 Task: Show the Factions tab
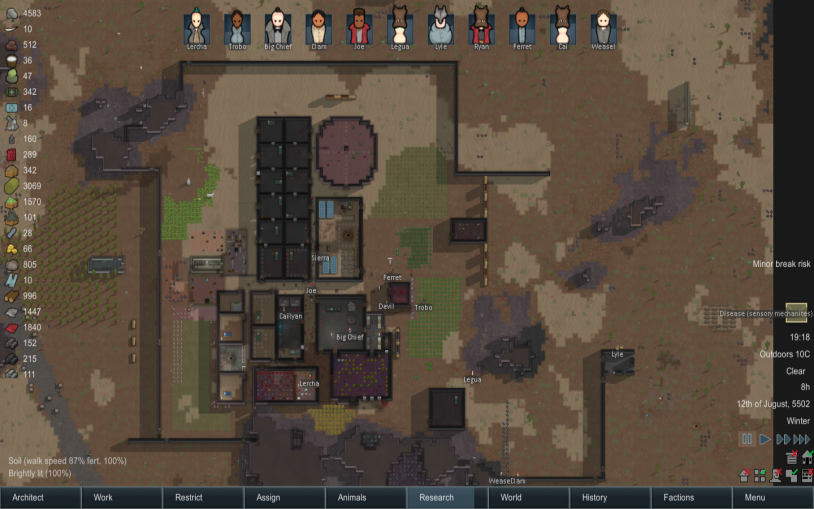tap(691, 497)
